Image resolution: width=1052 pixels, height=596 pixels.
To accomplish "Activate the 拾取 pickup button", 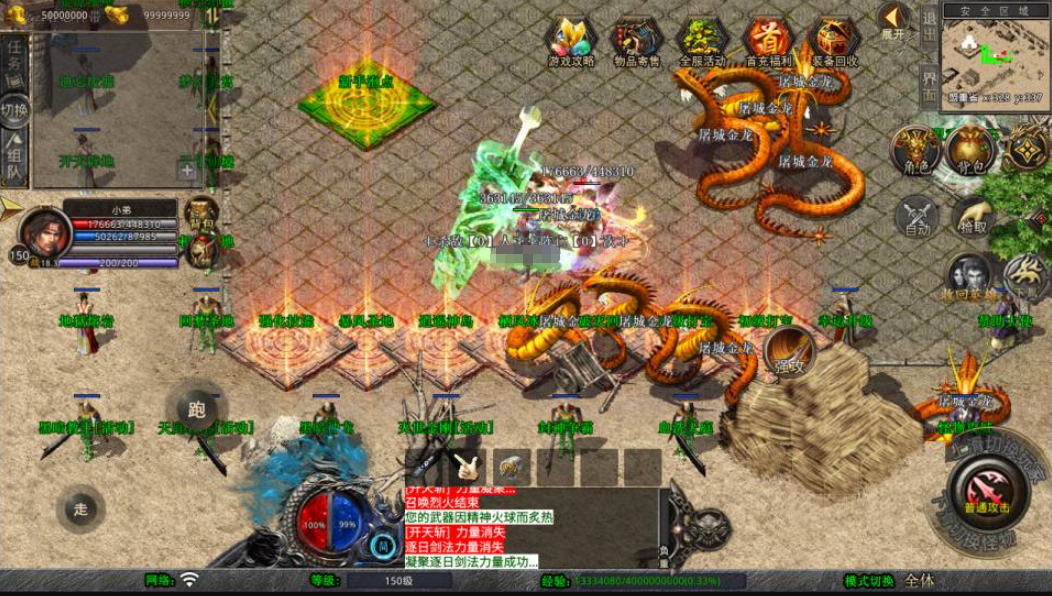I will 971,214.
